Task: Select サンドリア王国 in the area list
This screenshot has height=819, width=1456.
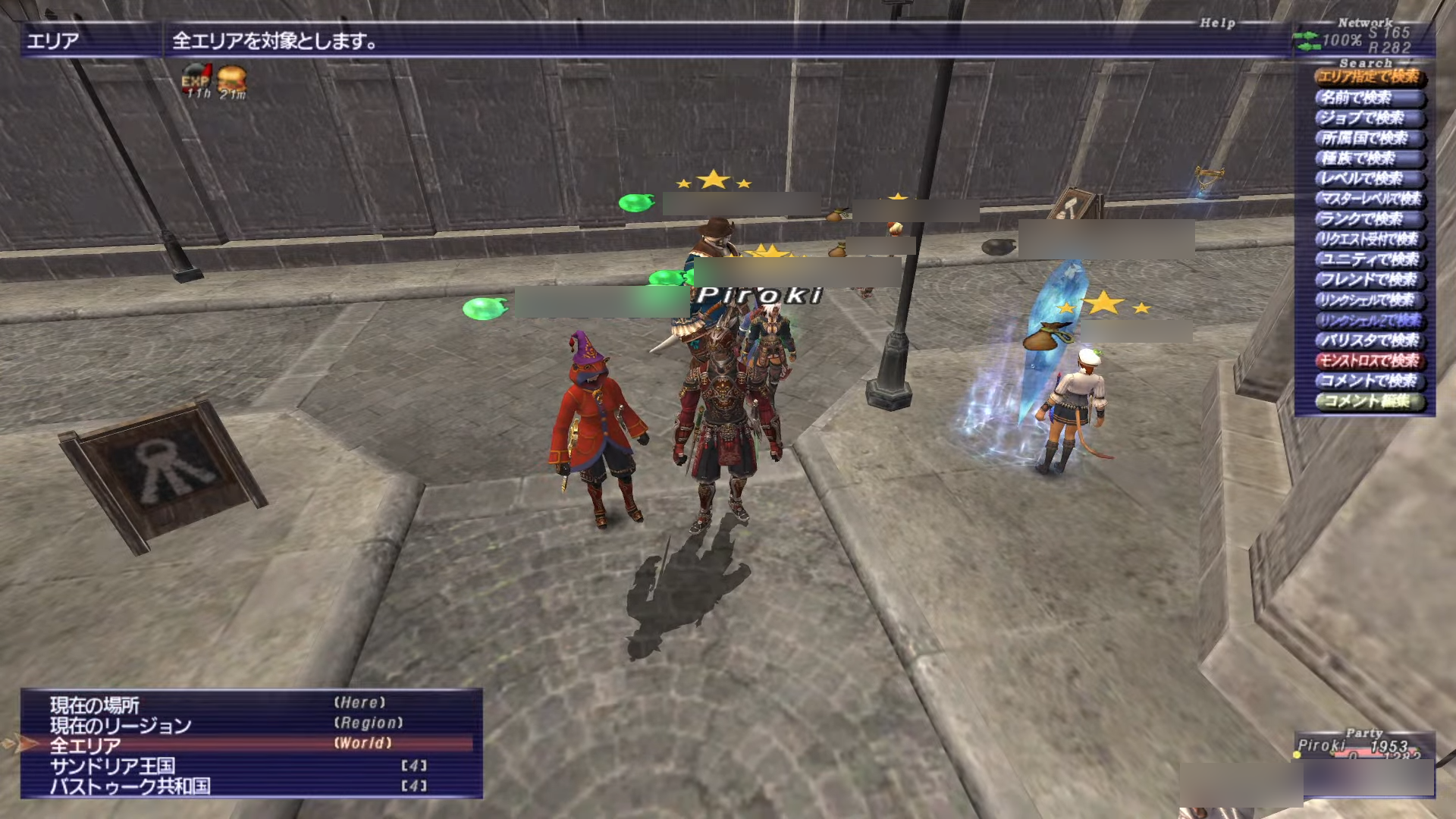Action: (x=112, y=766)
